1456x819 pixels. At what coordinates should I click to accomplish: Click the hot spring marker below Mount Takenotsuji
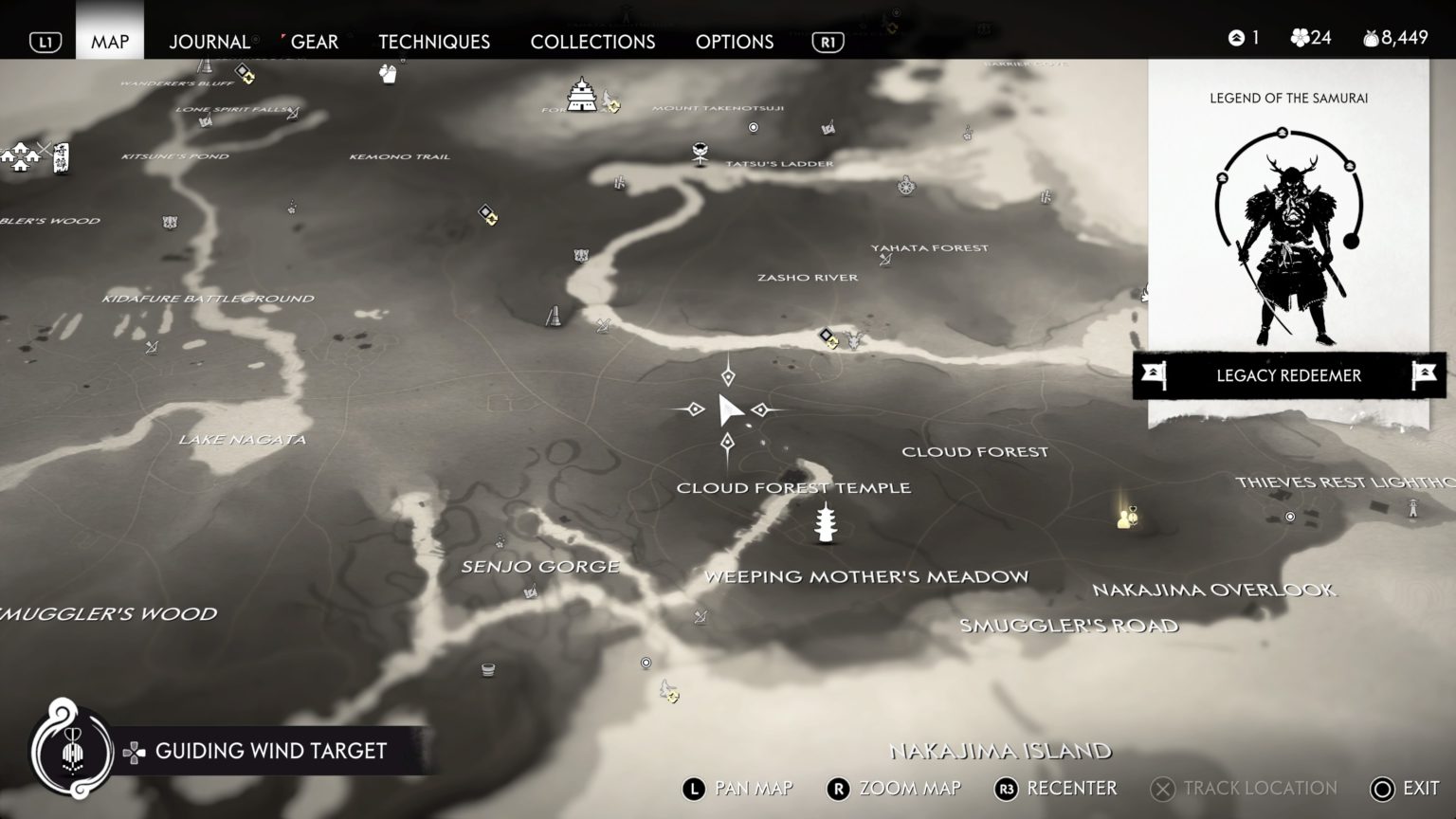tap(754, 126)
